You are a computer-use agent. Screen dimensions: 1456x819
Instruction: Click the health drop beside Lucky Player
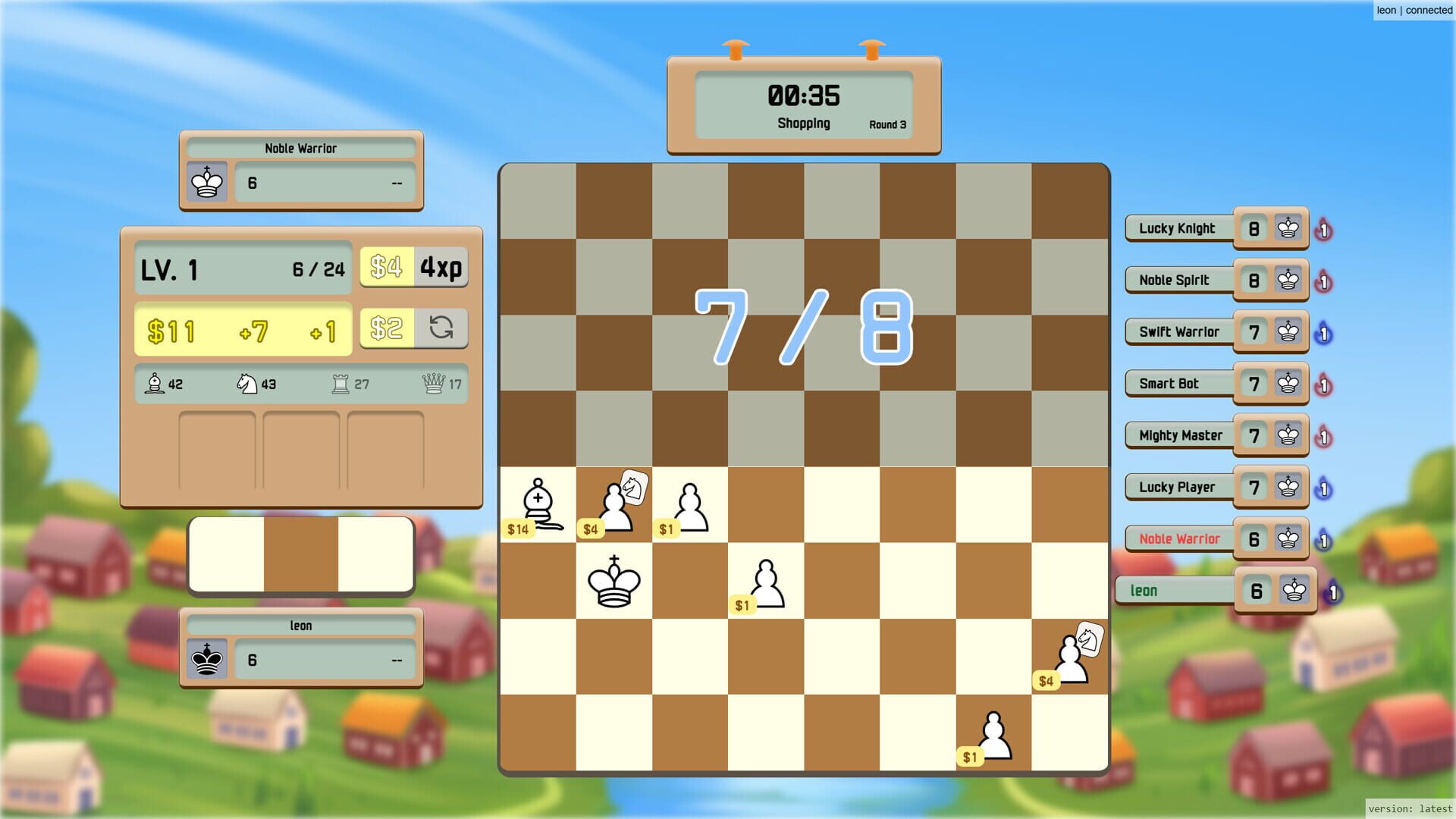pos(1324,488)
